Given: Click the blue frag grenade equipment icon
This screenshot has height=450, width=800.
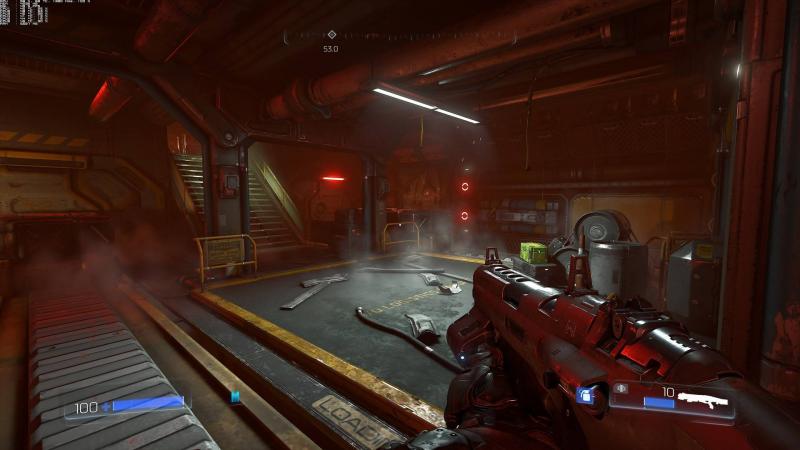Looking at the screenshot, I should pos(587,396).
